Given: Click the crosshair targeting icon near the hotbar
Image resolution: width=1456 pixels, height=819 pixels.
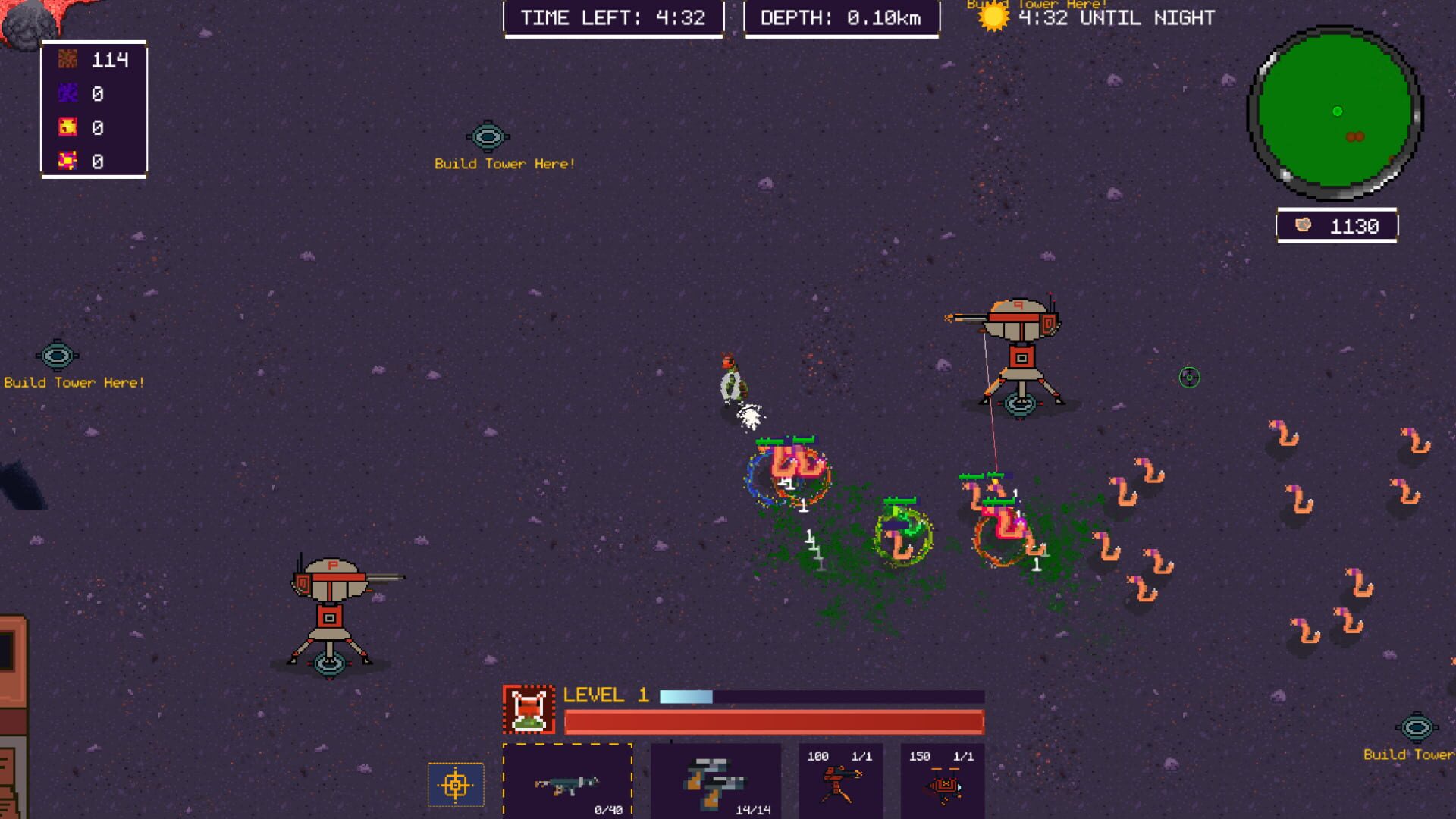Looking at the screenshot, I should (455, 786).
